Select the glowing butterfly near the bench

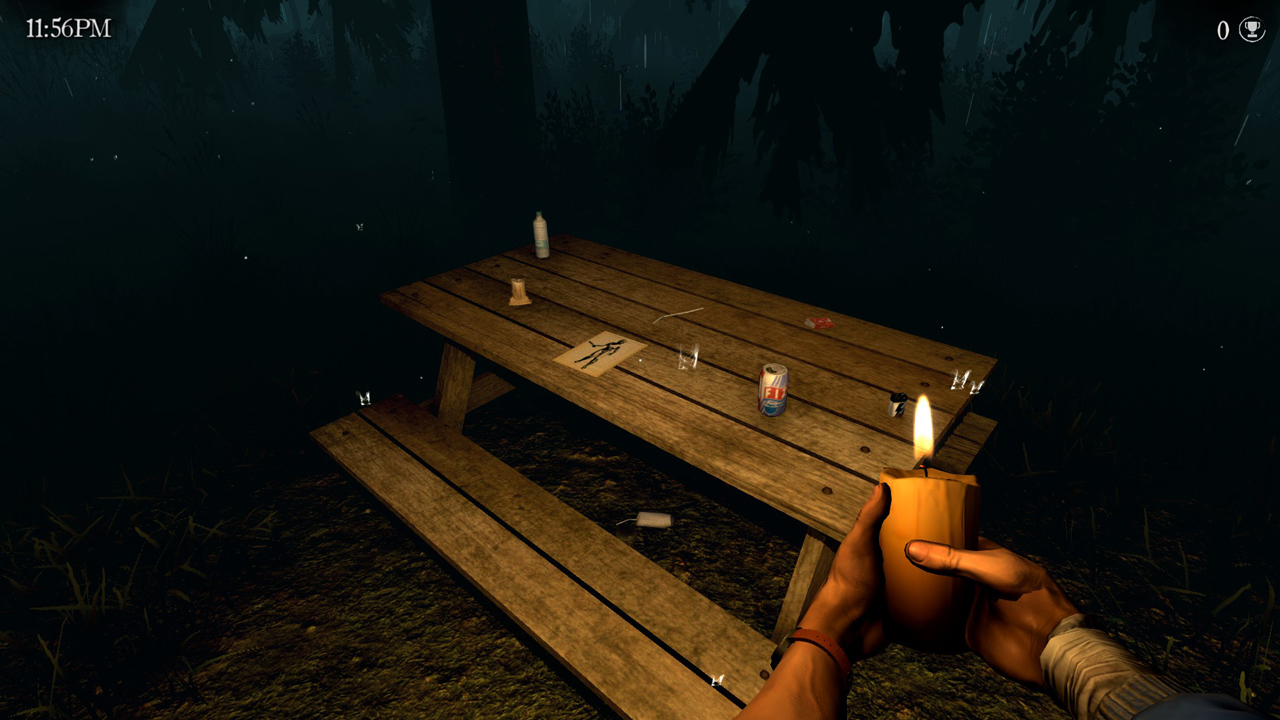tap(363, 397)
